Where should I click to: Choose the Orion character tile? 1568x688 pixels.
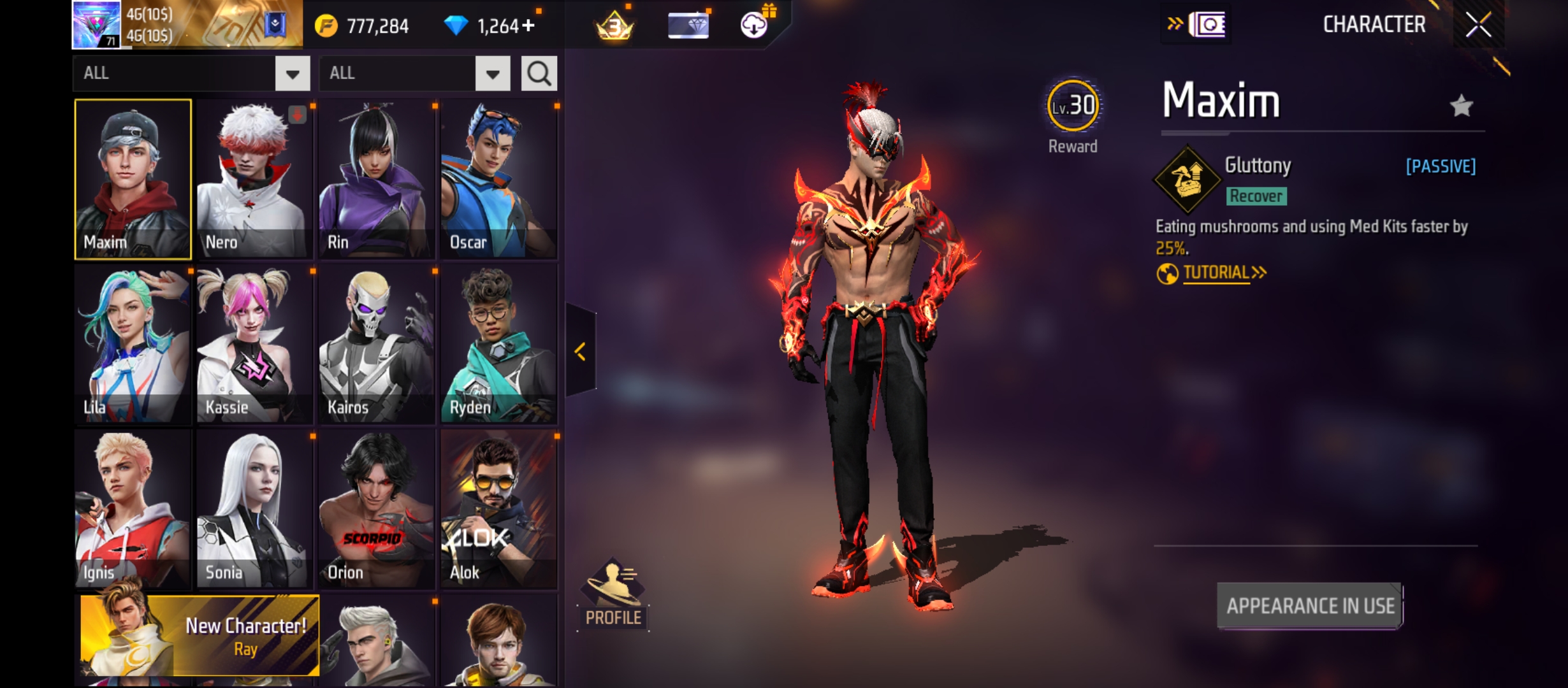pos(377,509)
